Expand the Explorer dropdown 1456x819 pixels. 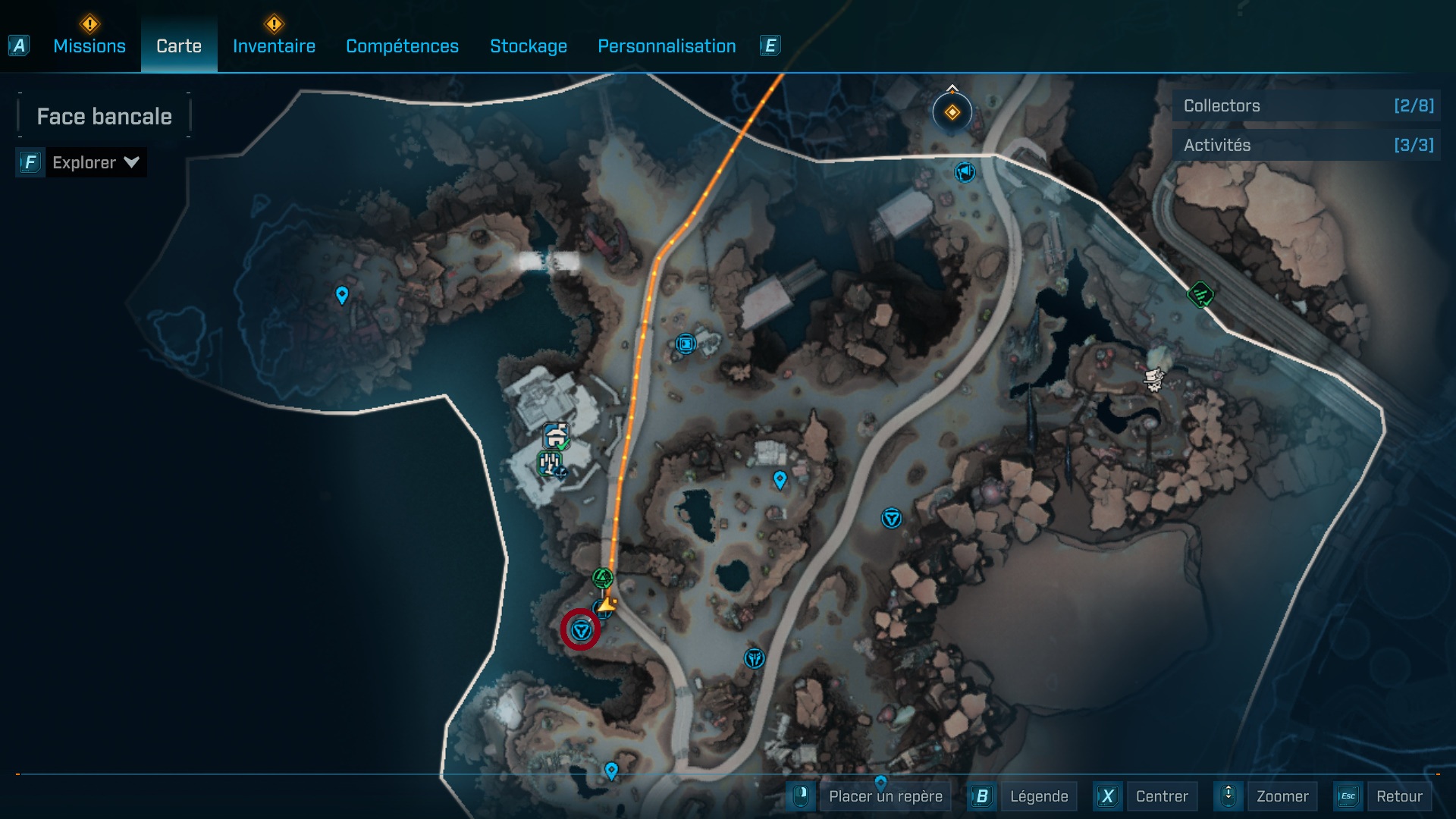click(x=95, y=162)
